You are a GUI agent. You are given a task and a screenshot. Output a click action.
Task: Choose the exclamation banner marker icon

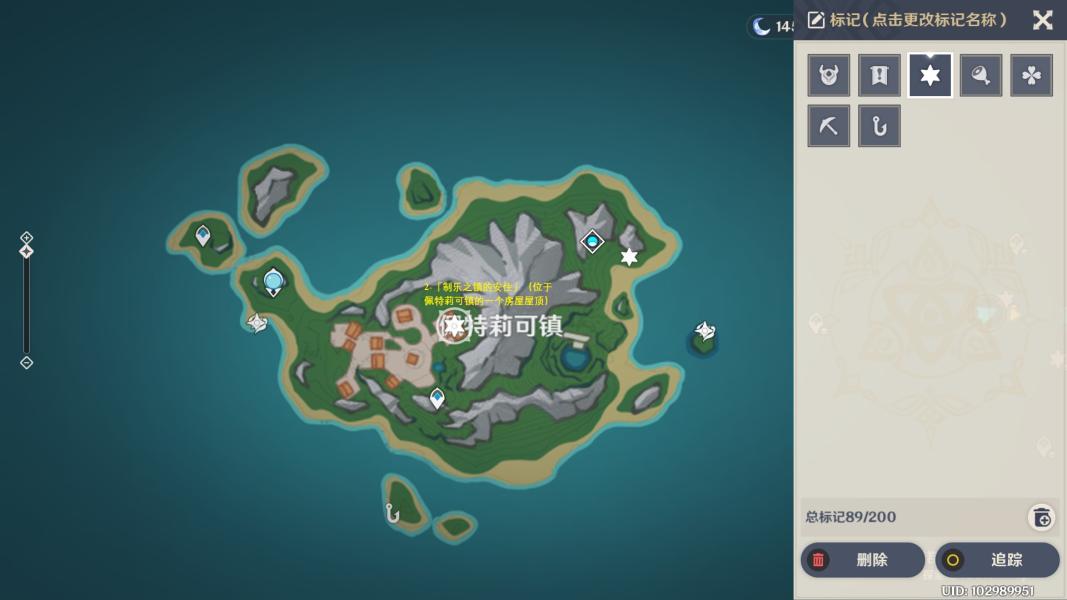click(x=879, y=75)
